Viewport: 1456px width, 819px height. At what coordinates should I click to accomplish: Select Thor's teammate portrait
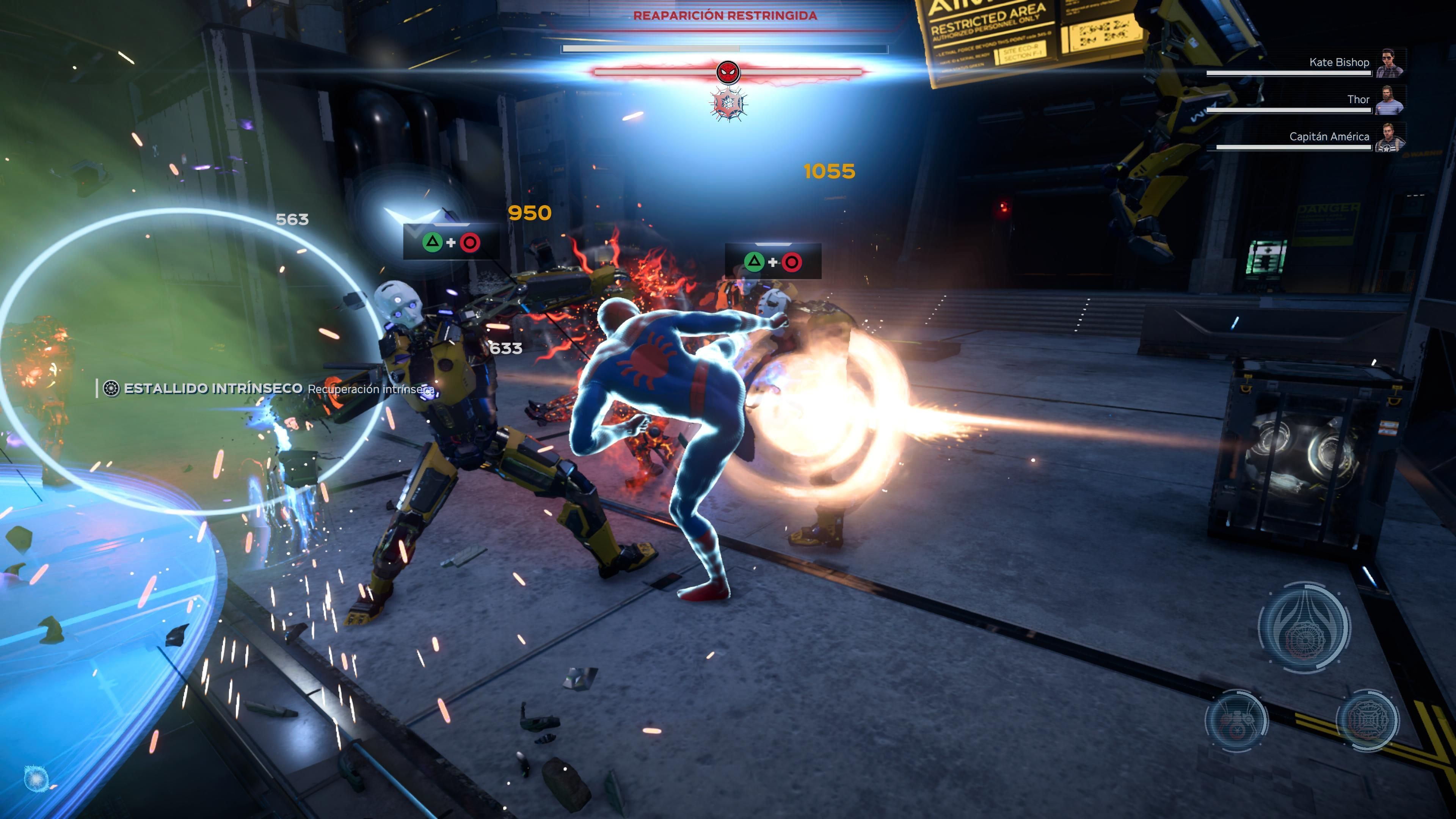[x=1390, y=100]
